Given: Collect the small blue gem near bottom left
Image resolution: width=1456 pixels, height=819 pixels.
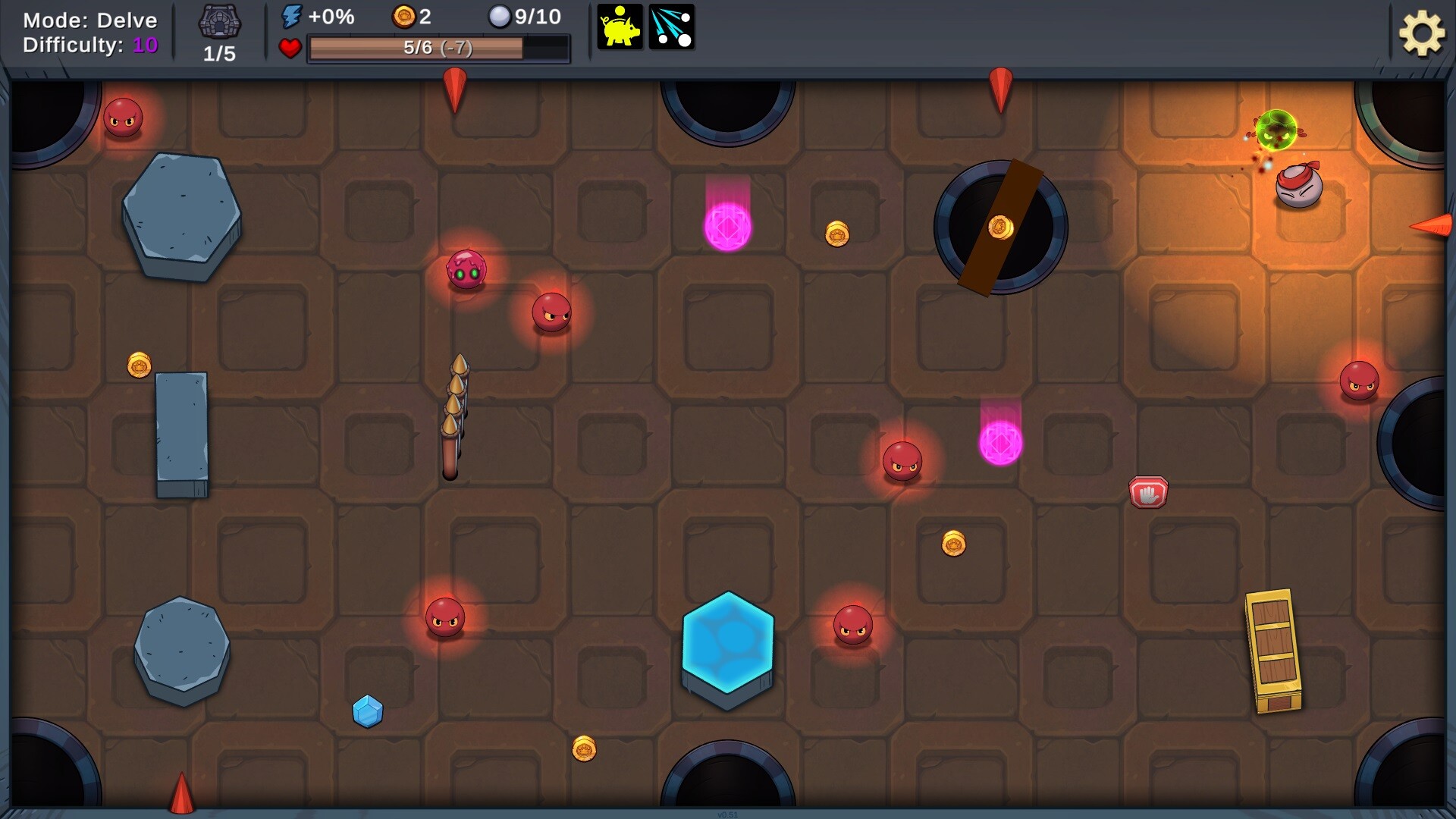Looking at the screenshot, I should pos(366,711).
